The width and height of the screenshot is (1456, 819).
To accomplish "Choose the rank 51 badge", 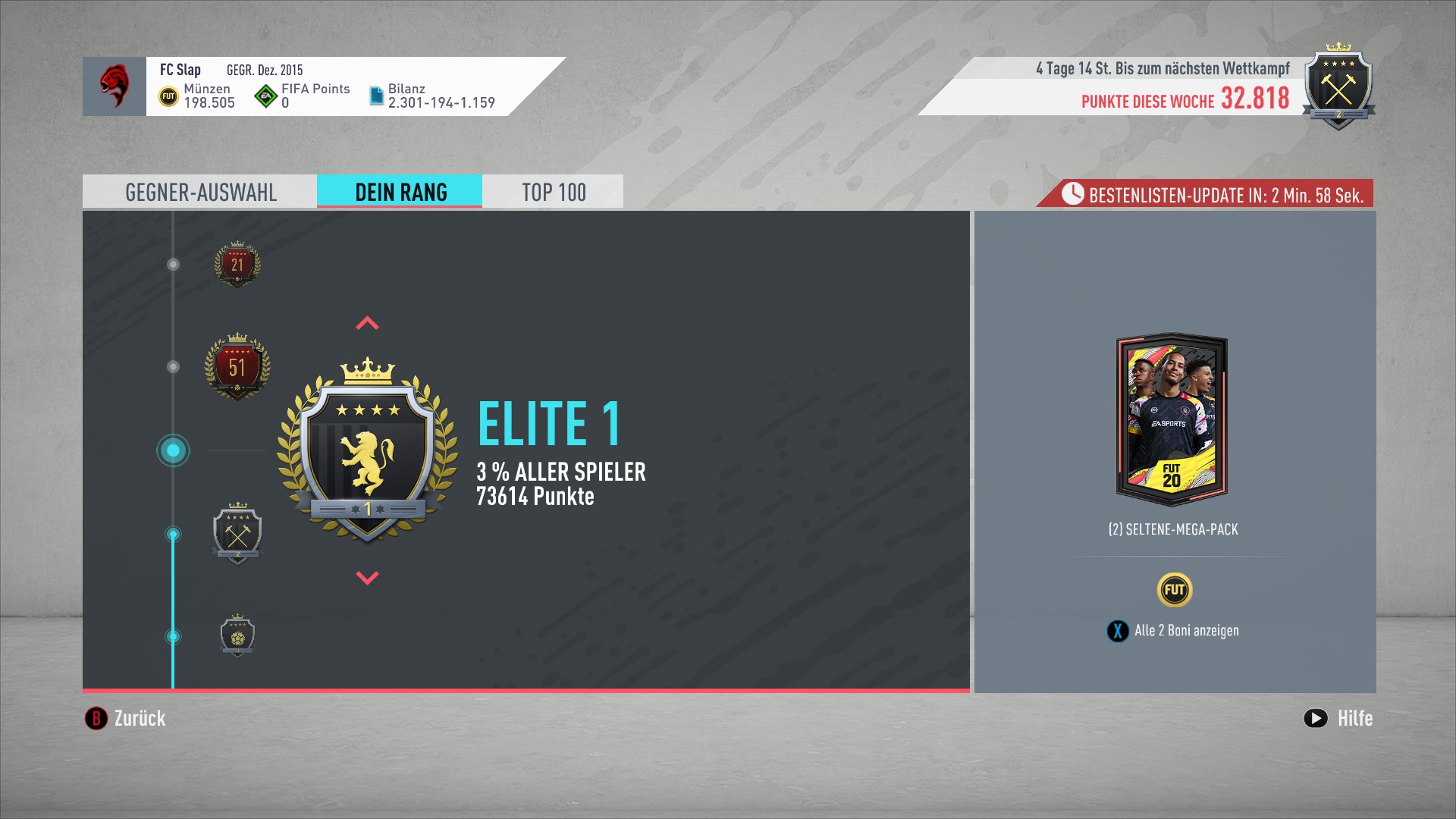I will click(237, 367).
